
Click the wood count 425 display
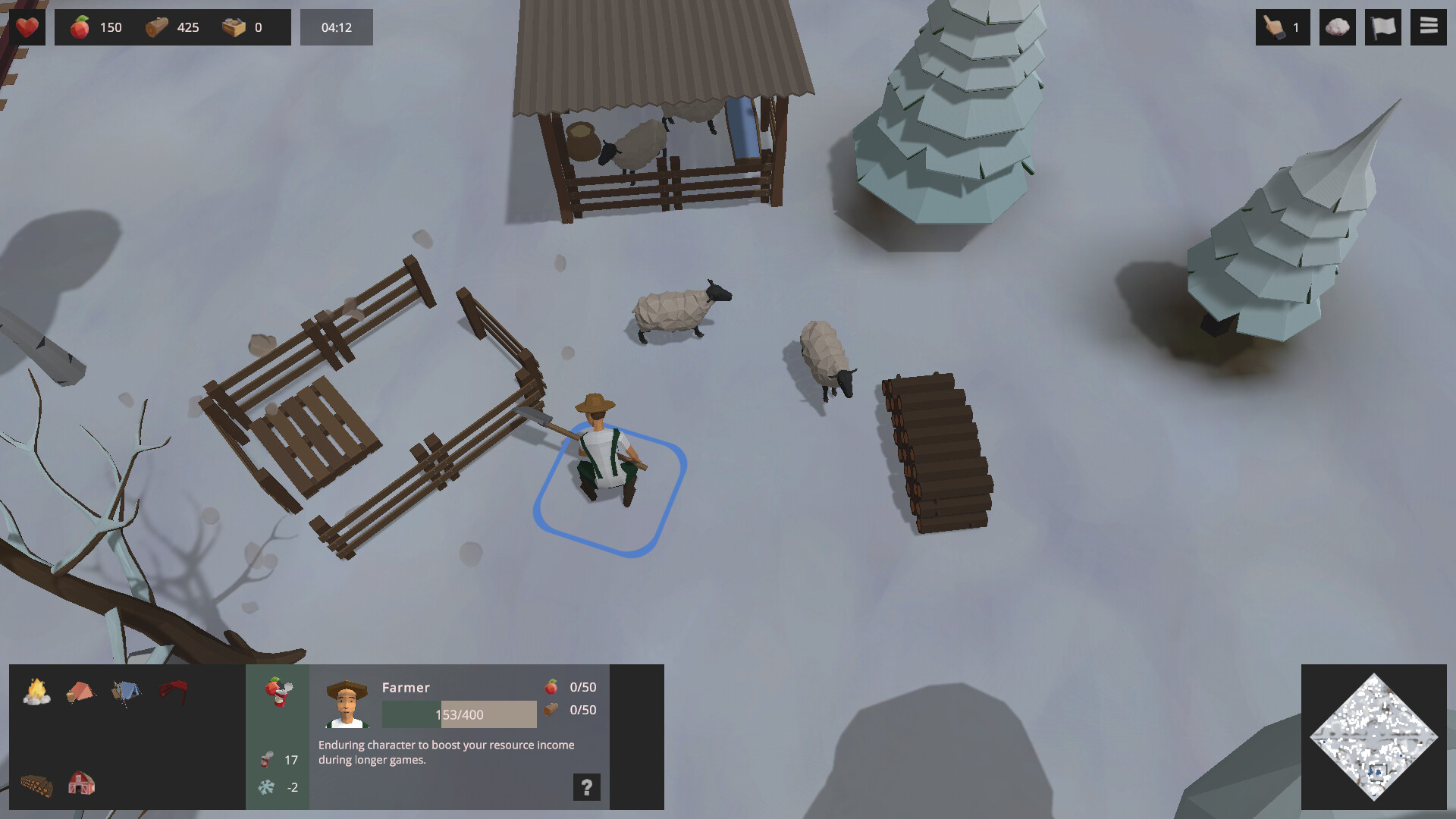tap(173, 27)
